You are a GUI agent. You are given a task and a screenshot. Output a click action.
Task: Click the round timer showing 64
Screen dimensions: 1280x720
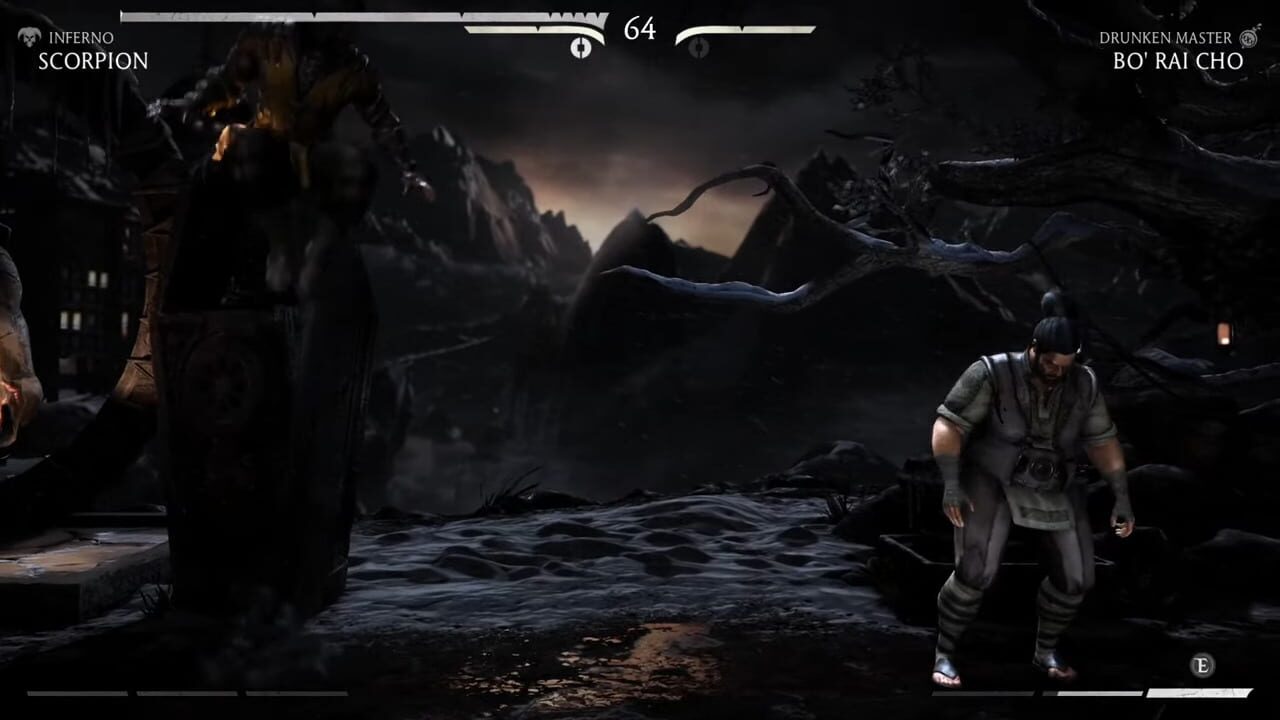[639, 30]
